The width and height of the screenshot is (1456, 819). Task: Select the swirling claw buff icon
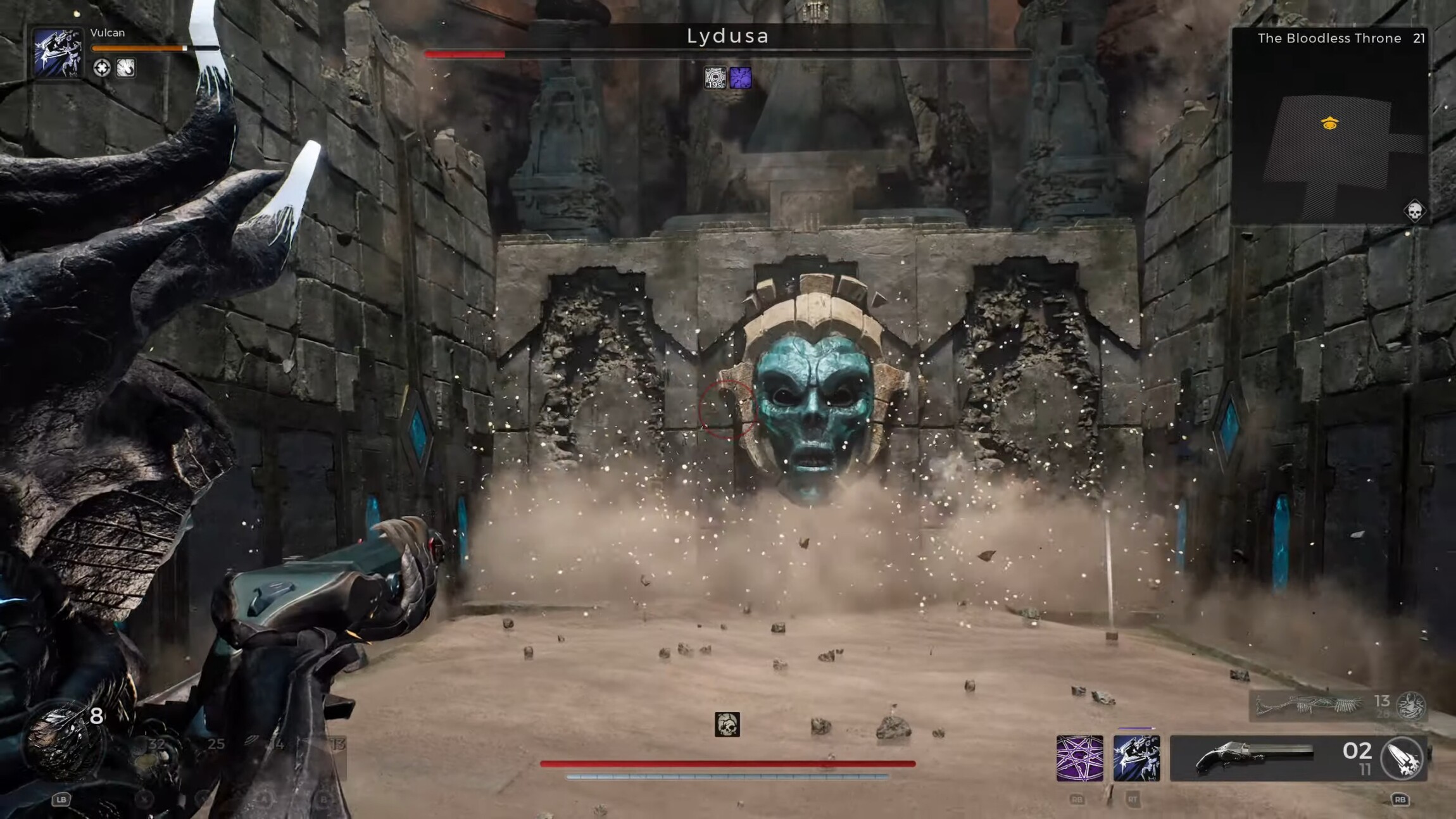[125, 68]
